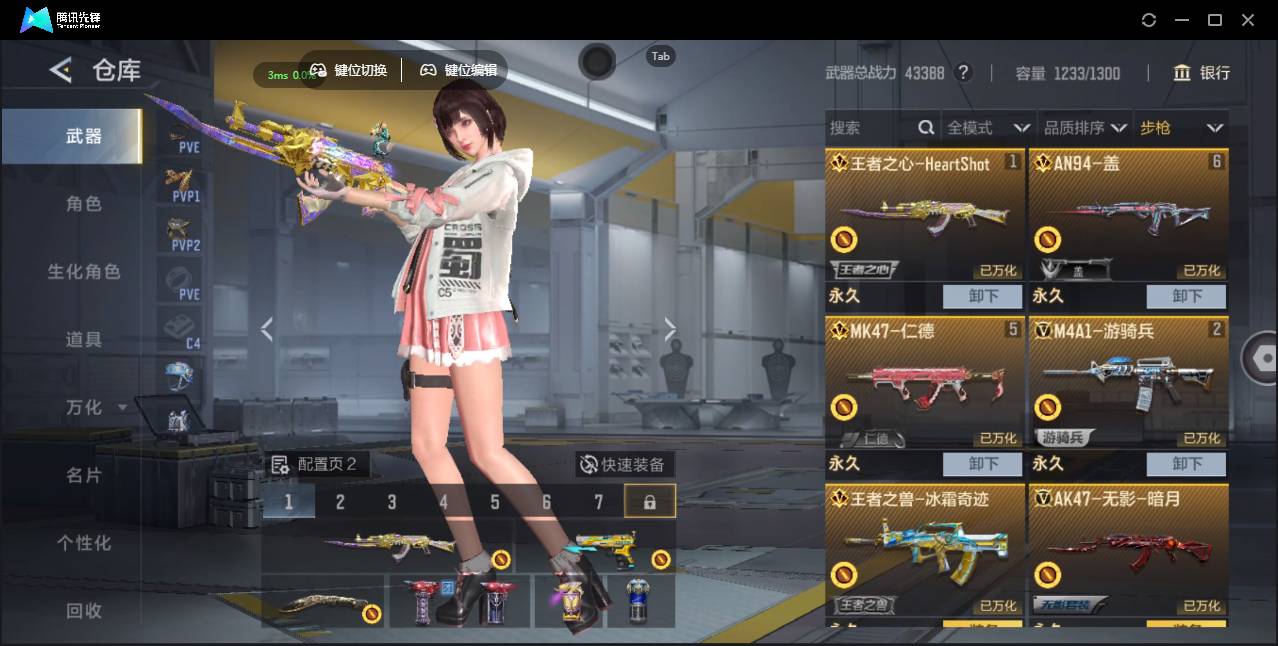Open the 步枪 weapon type dropdown
This screenshot has width=1278, height=646.
tap(1181, 128)
